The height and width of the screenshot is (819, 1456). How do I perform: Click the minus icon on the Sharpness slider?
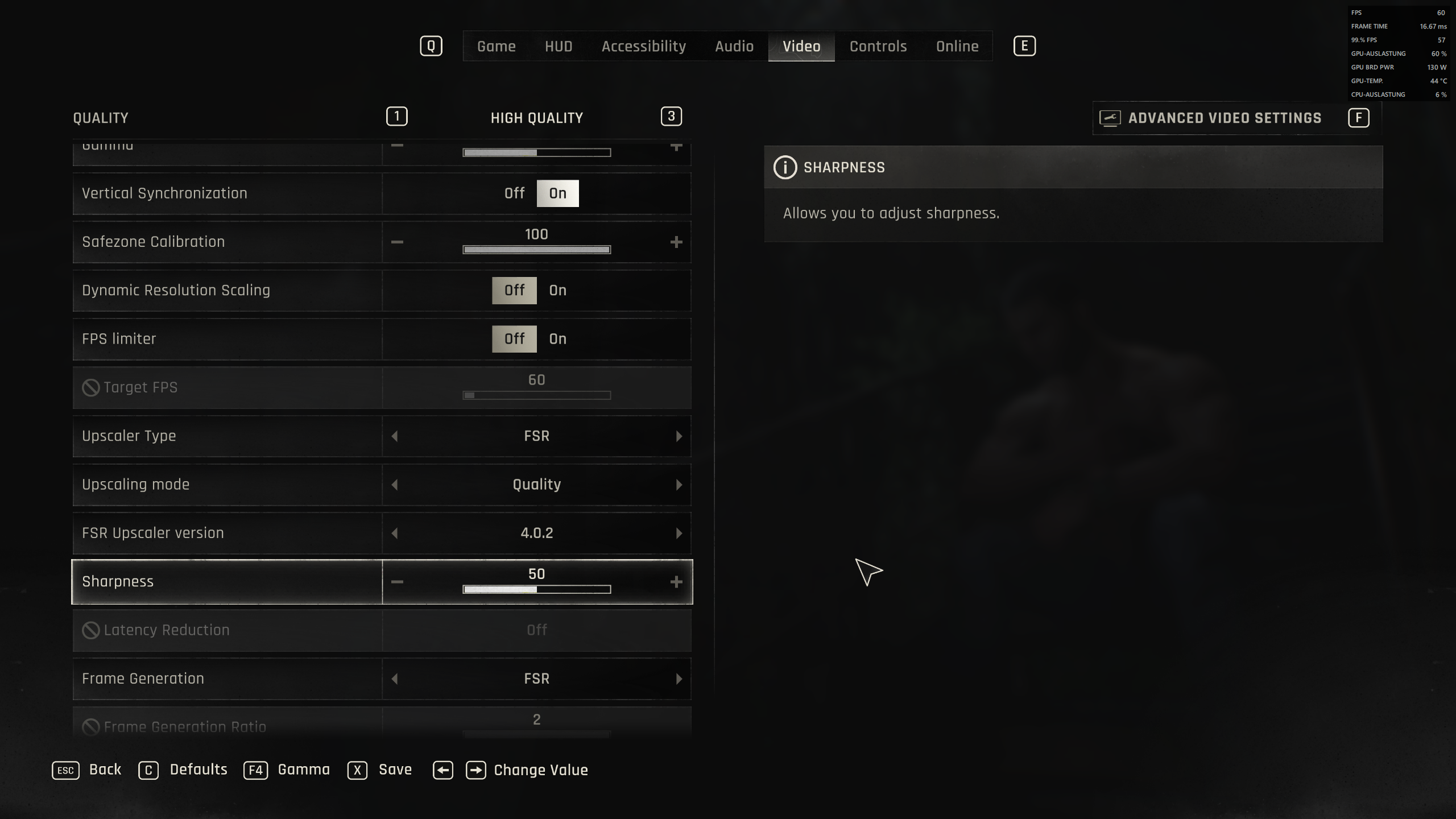397,581
